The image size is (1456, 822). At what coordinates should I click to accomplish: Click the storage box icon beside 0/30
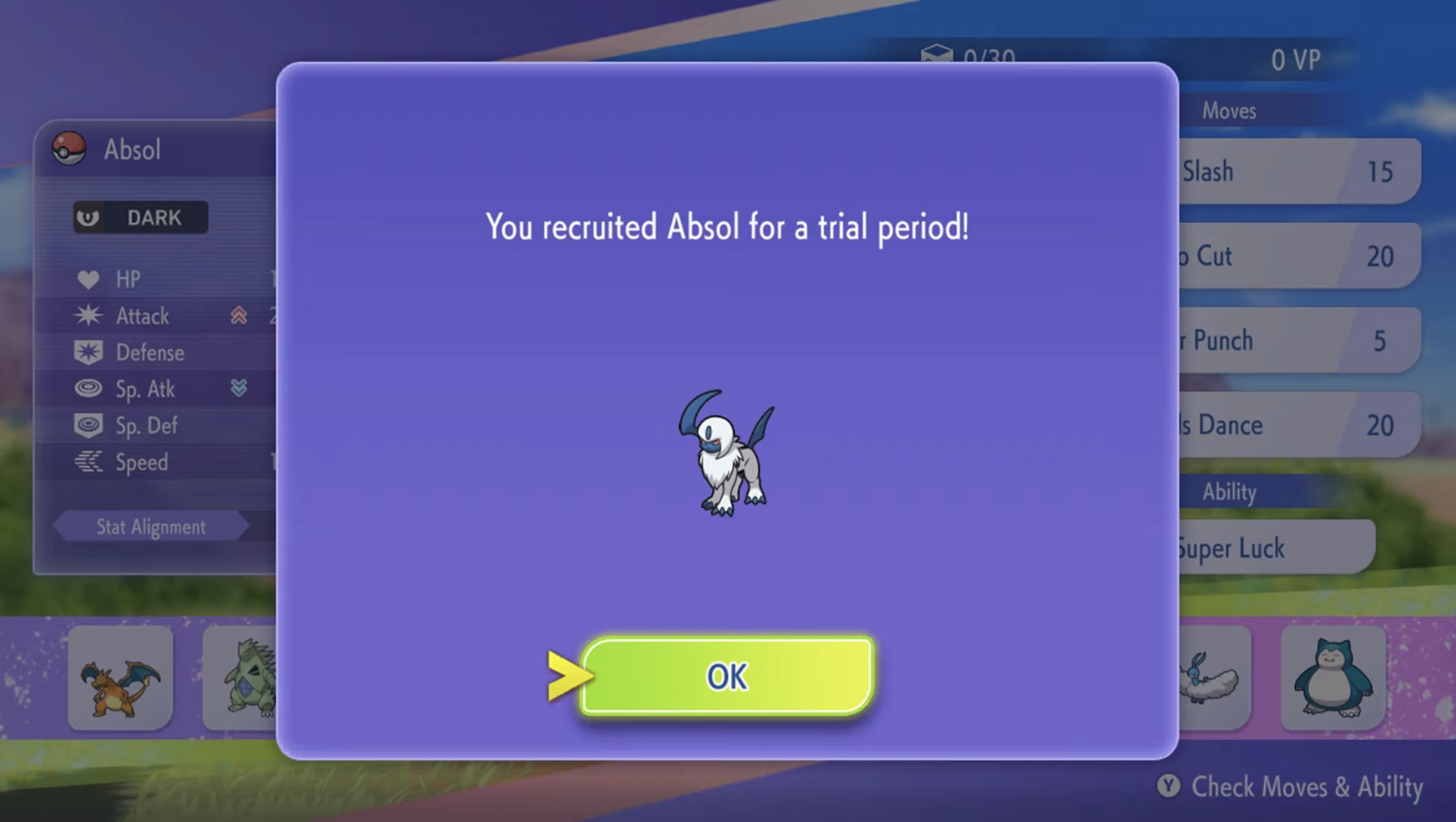940,56
